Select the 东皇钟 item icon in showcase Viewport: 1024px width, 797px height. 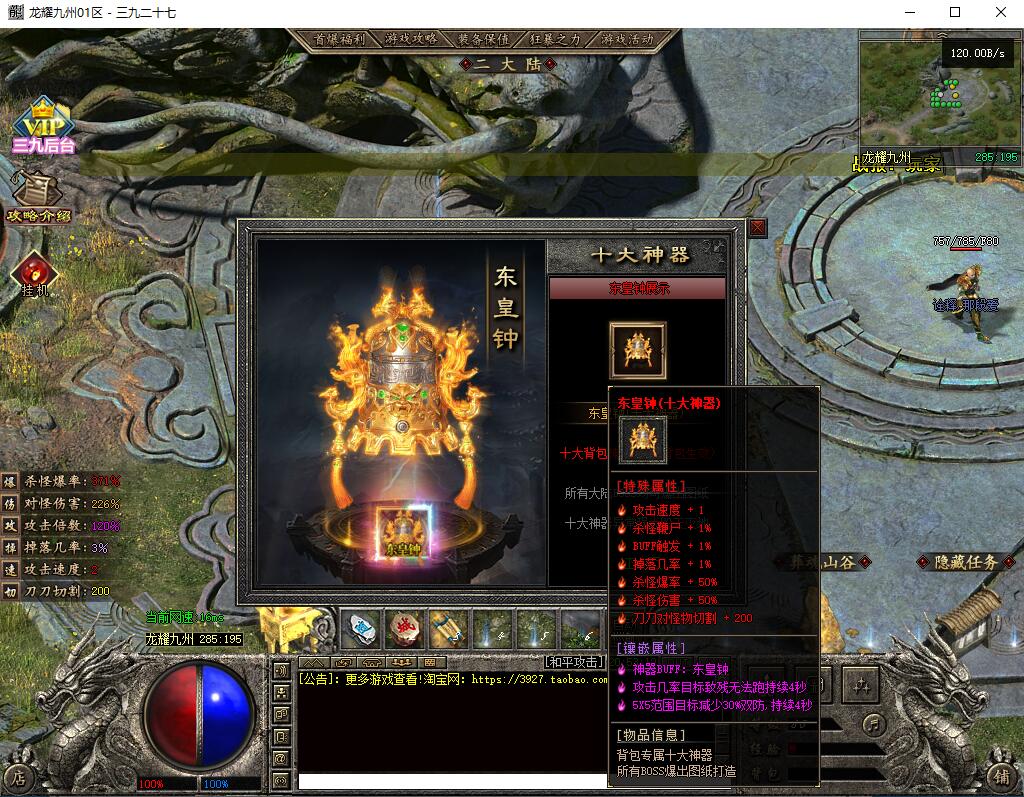tap(637, 350)
